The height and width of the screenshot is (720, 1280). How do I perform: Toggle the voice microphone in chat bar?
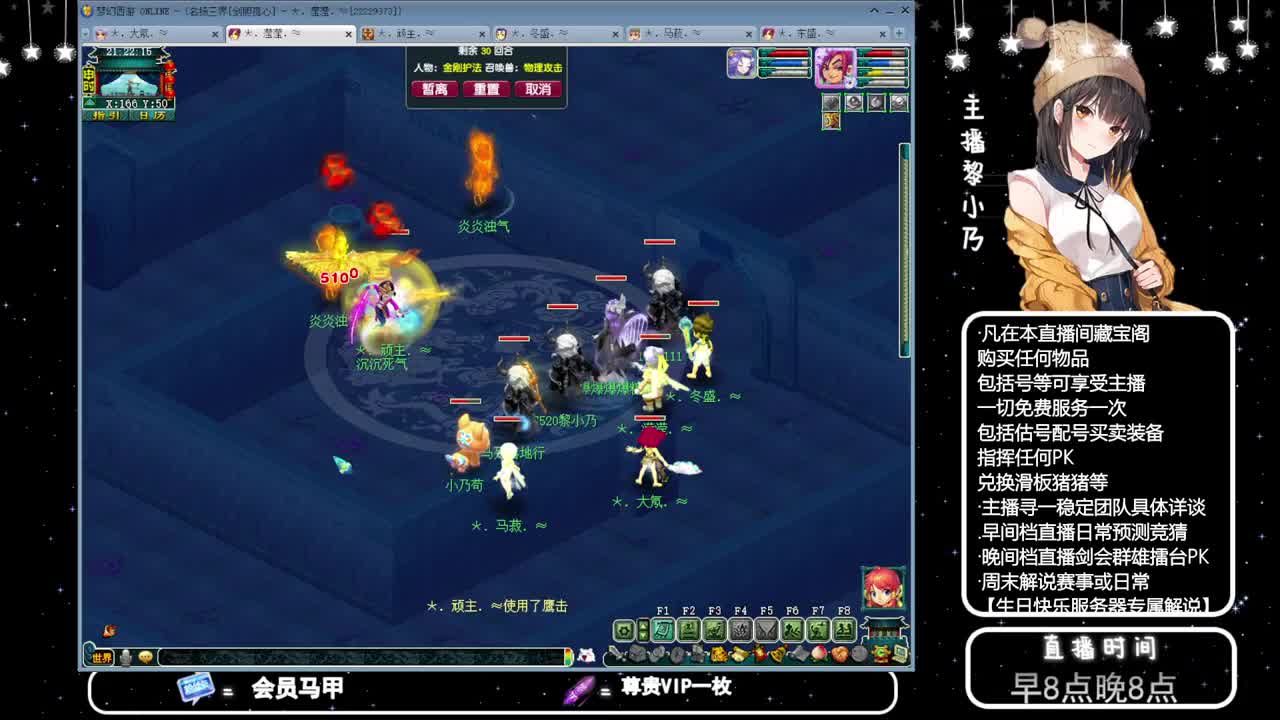click(125, 656)
